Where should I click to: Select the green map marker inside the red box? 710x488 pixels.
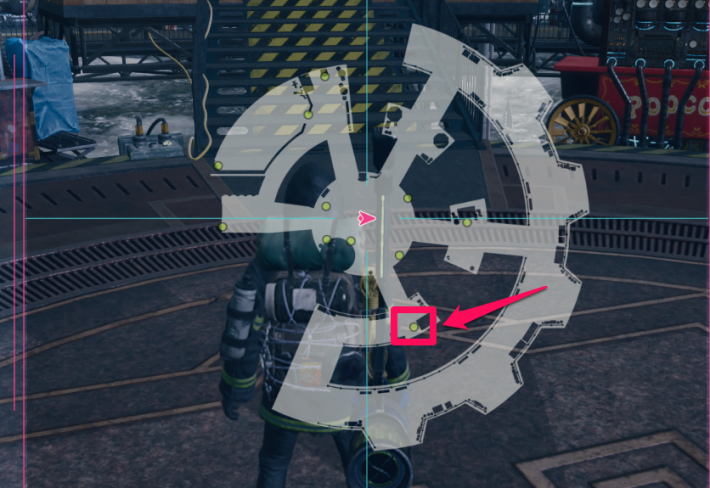tap(414, 327)
